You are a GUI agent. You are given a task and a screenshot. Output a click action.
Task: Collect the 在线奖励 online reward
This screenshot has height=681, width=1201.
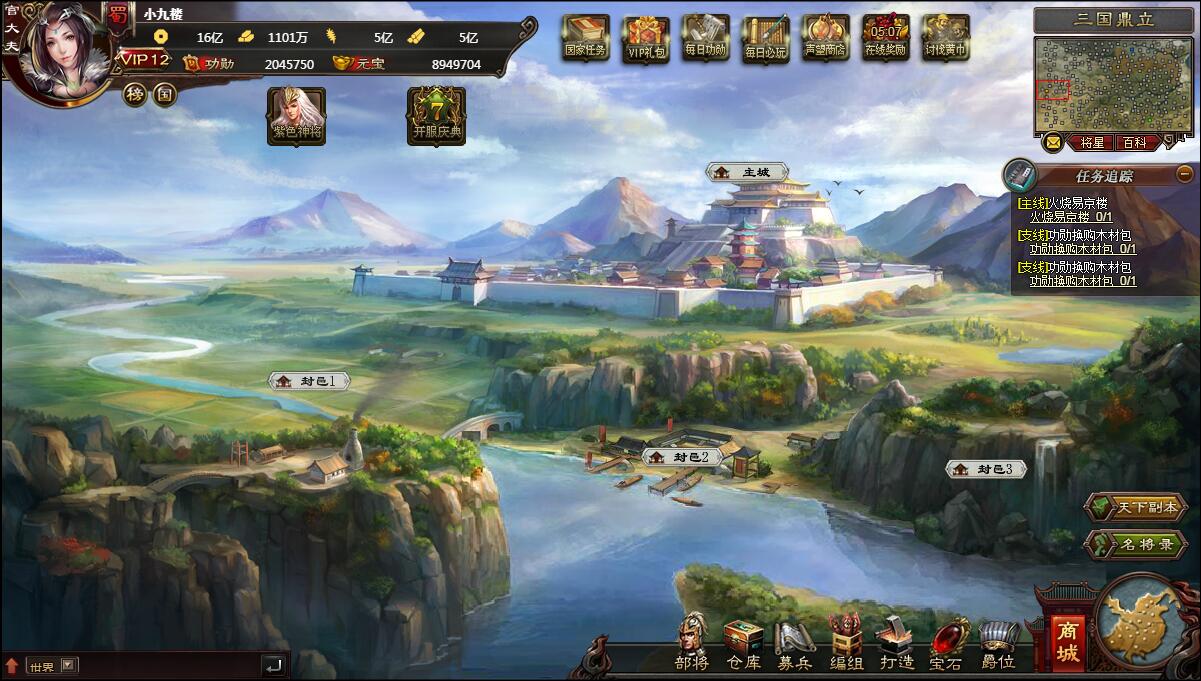[886, 37]
